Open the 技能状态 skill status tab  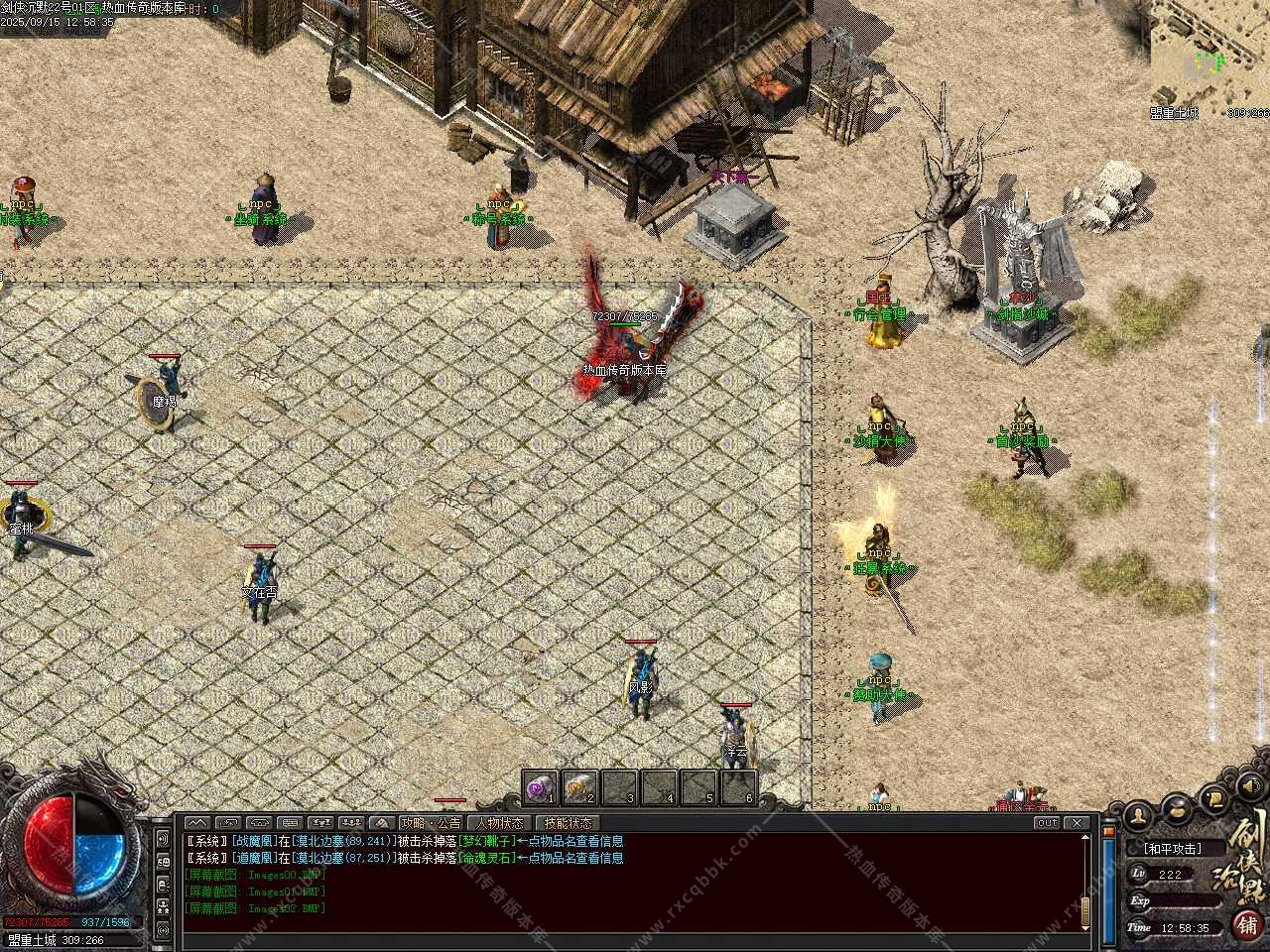click(x=568, y=823)
